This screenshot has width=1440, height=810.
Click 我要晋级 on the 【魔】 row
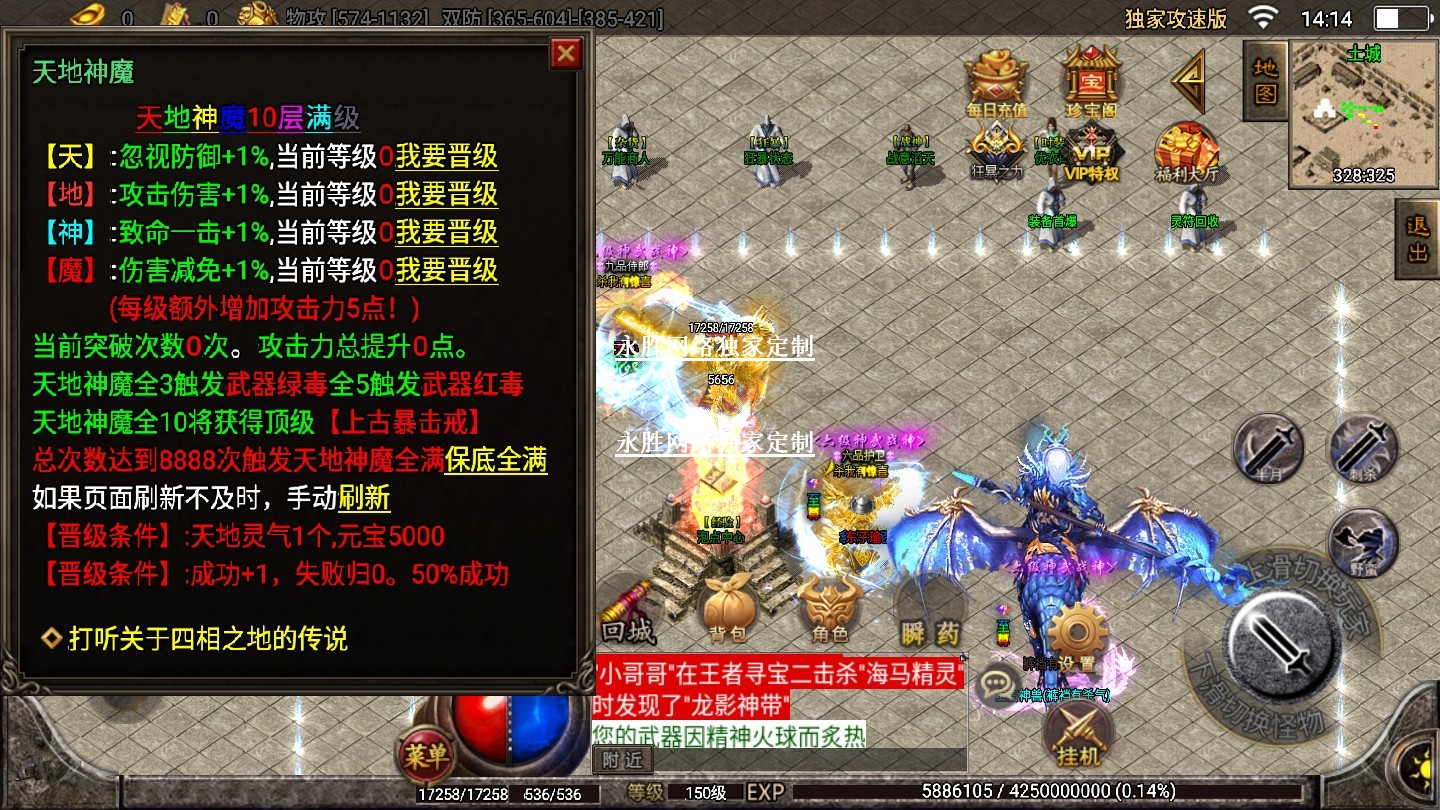tap(446, 271)
